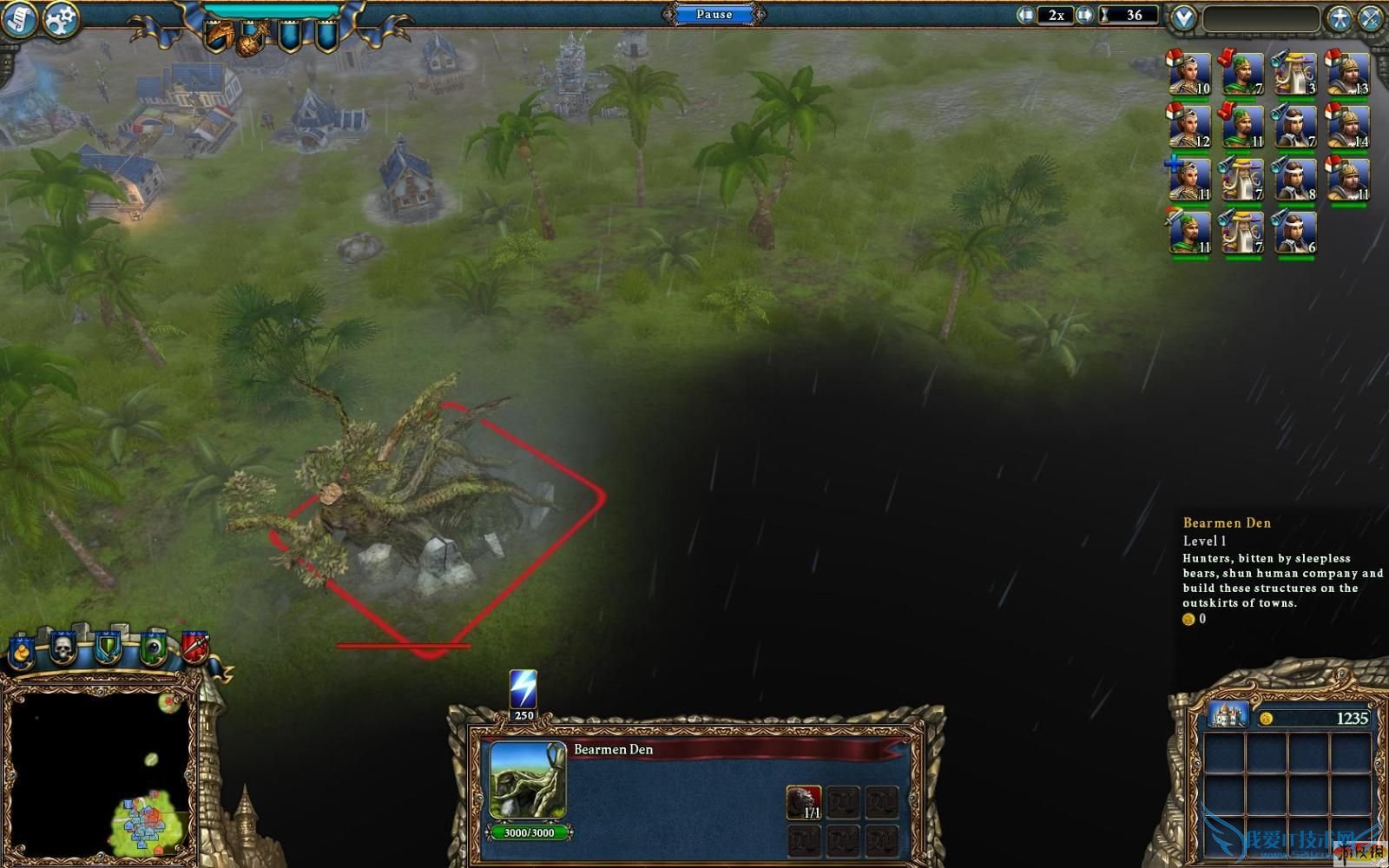
Task: Select the level 6 headband hero portrait
Action: (x=1294, y=233)
